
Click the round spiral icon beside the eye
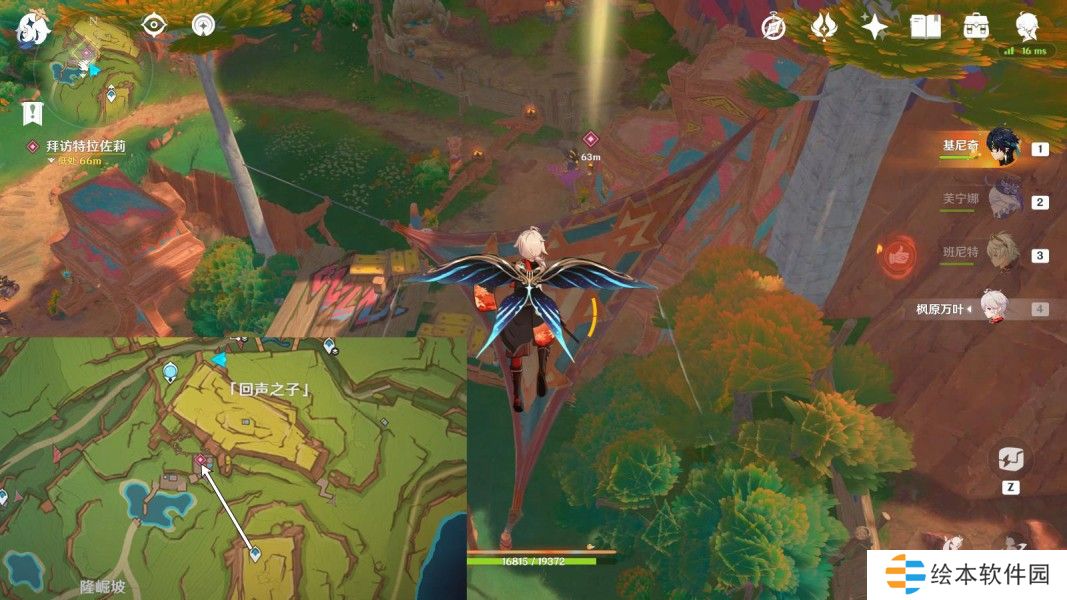(204, 26)
